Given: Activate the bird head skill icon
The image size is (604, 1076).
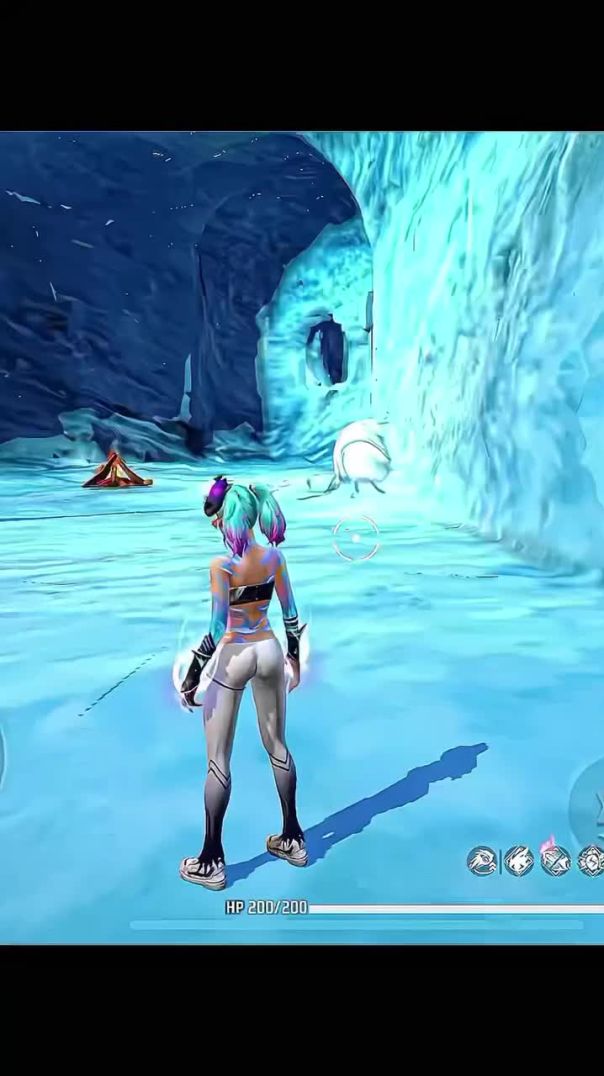Looking at the screenshot, I should click(x=483, y=860).
